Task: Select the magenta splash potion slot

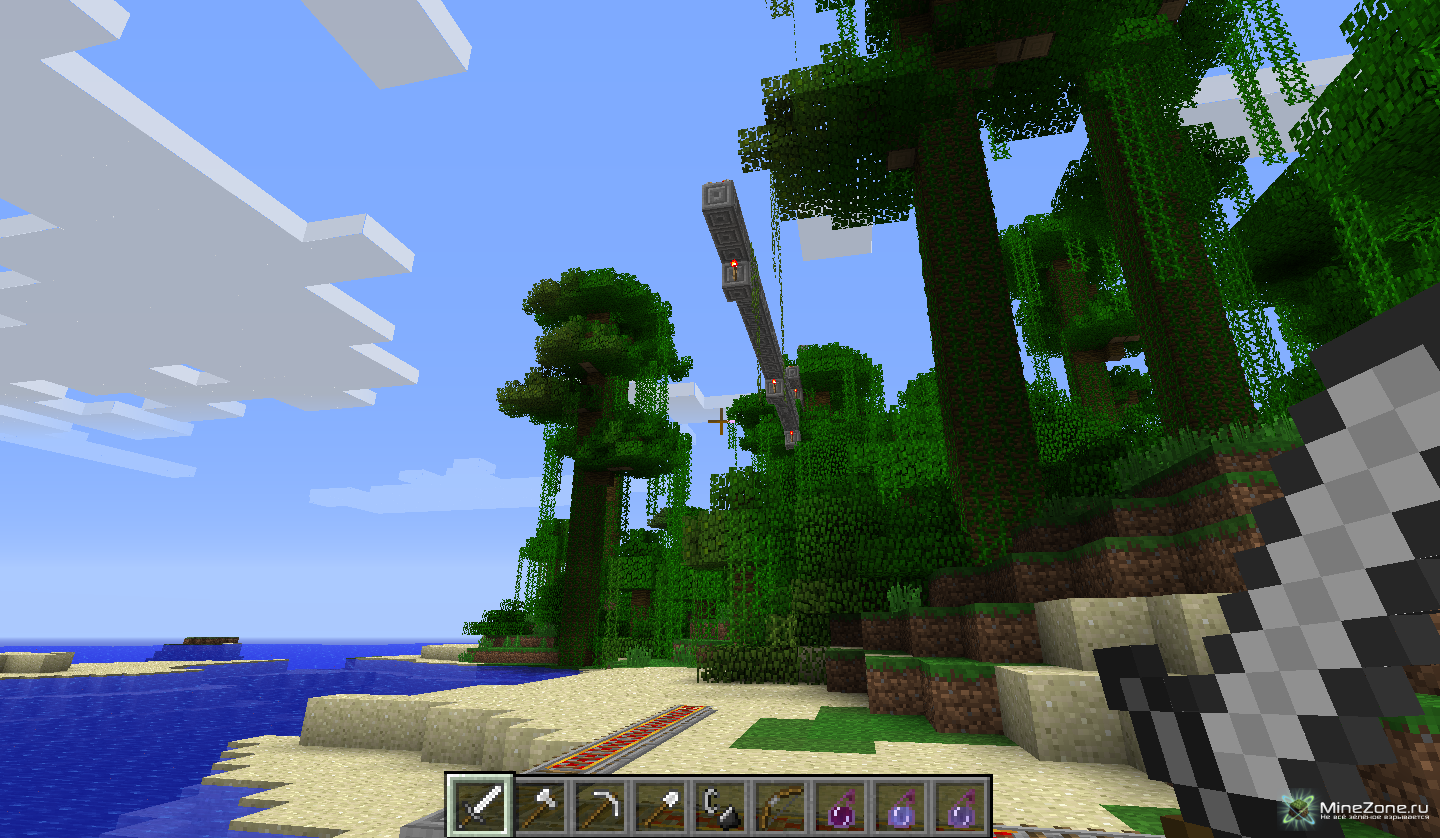Action: tap(840, 805)
